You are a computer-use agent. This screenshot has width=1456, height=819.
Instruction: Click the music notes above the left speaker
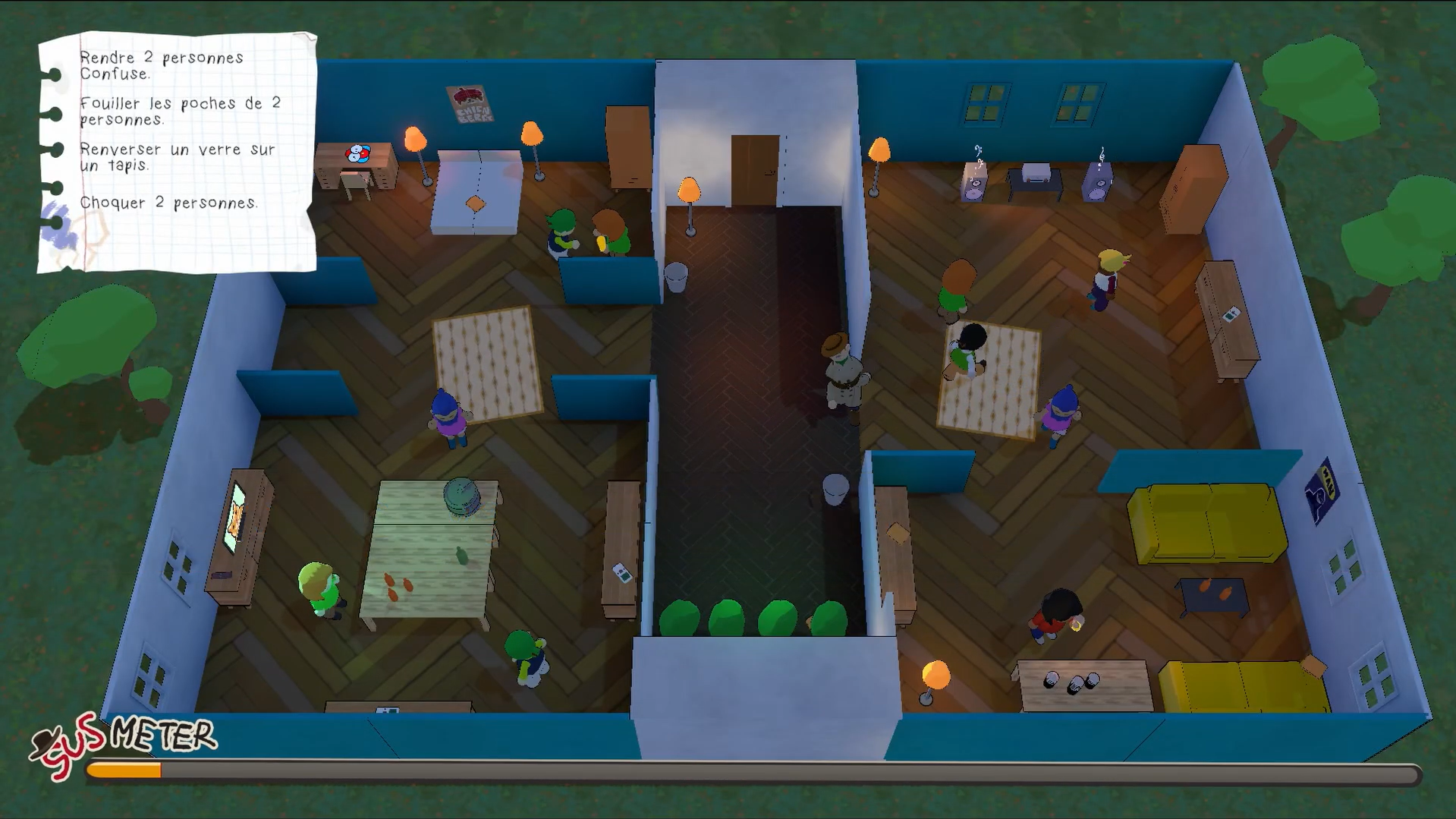978,152
